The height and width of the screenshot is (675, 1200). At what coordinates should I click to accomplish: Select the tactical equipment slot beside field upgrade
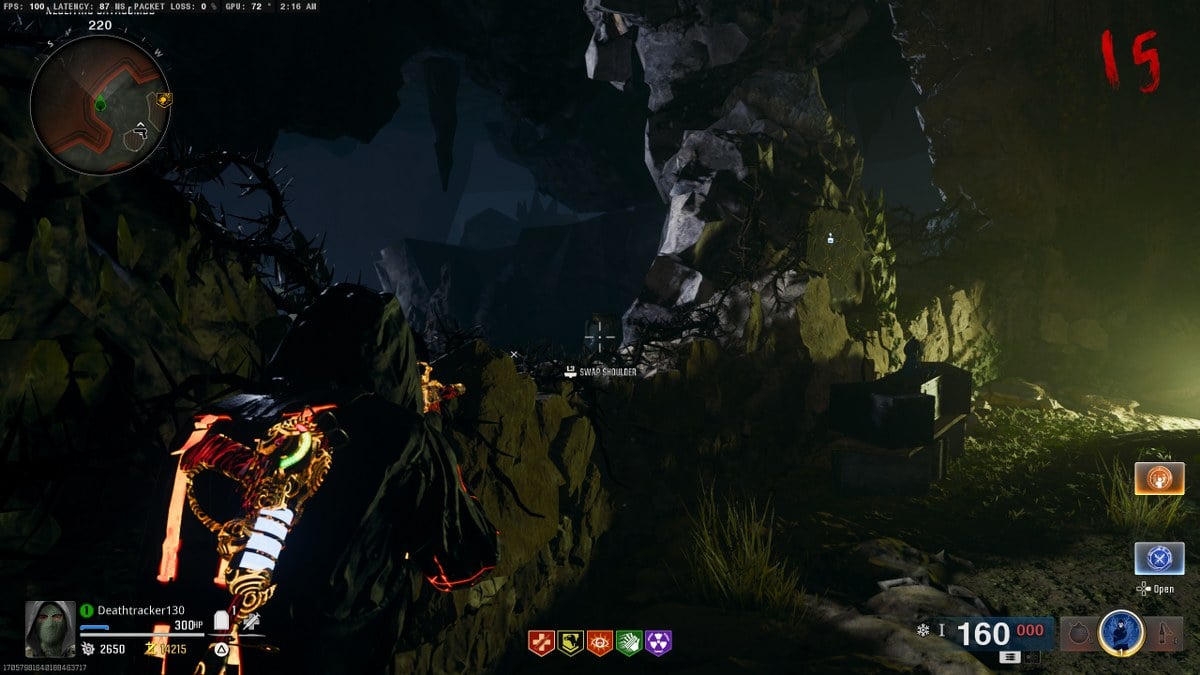tap(1165, 633)
